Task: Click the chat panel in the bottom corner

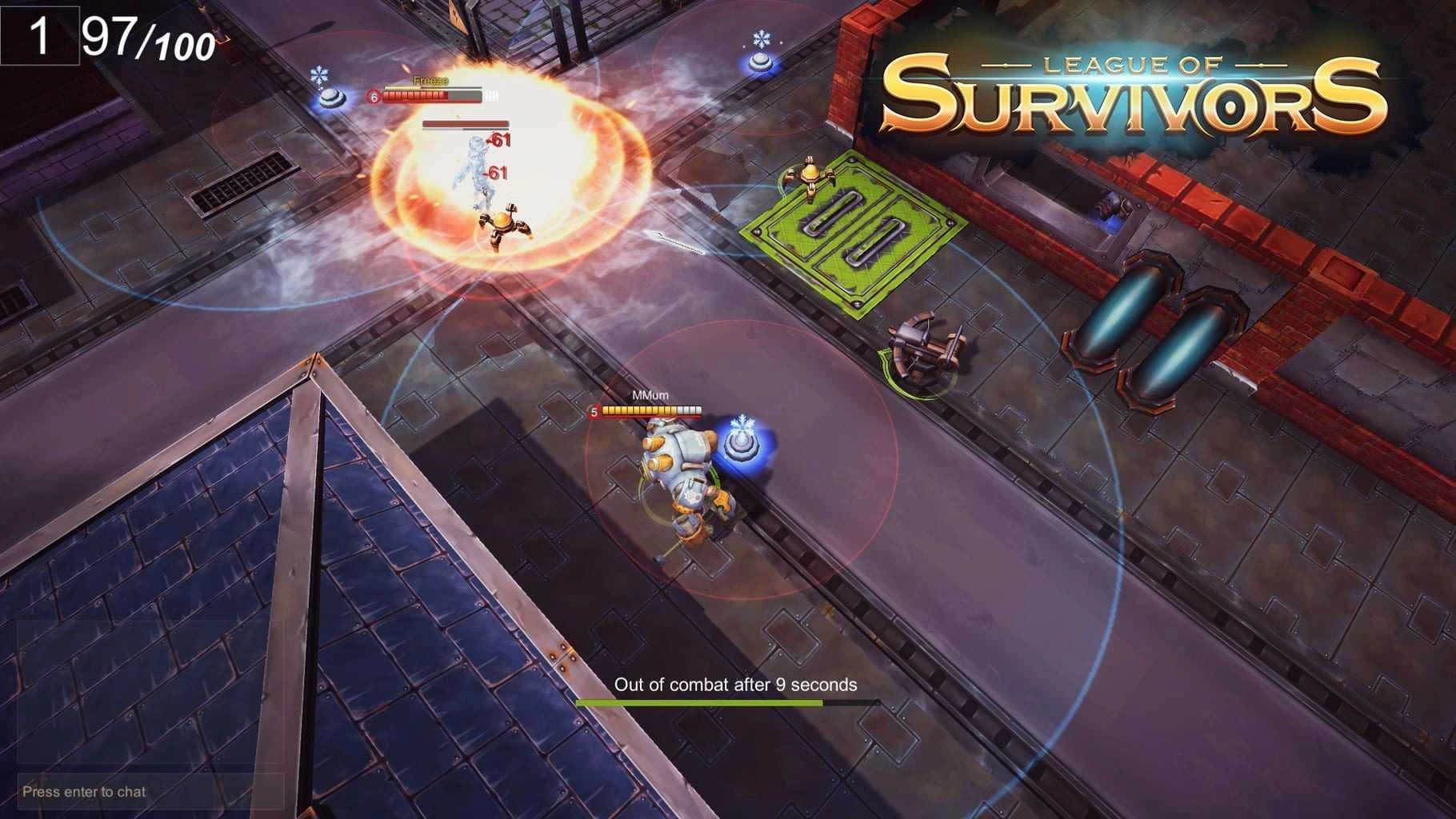Action: (x=144, y=704)
